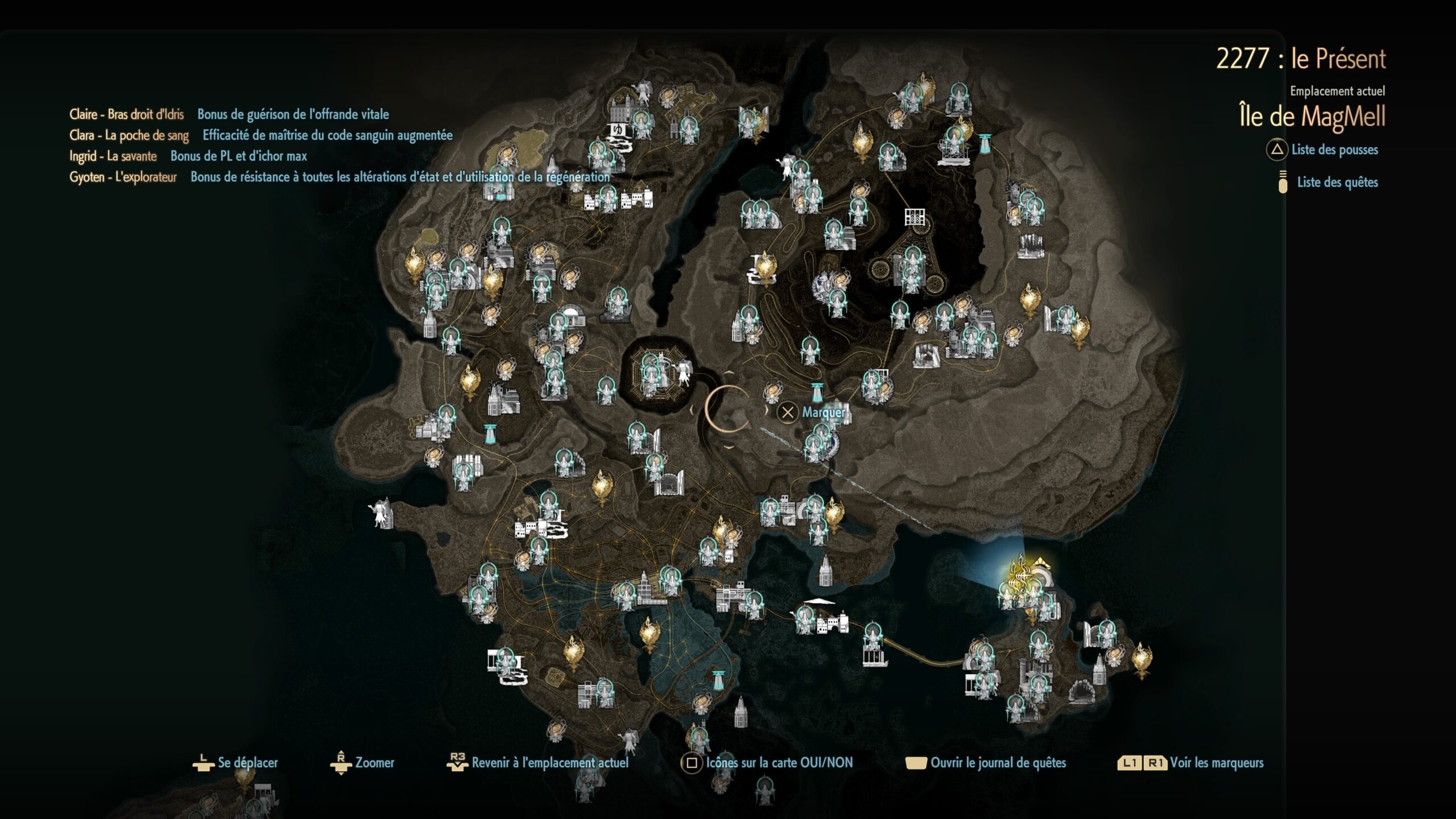
Task: Choose the white lattice gate map marker
Action: coord(915,217)
